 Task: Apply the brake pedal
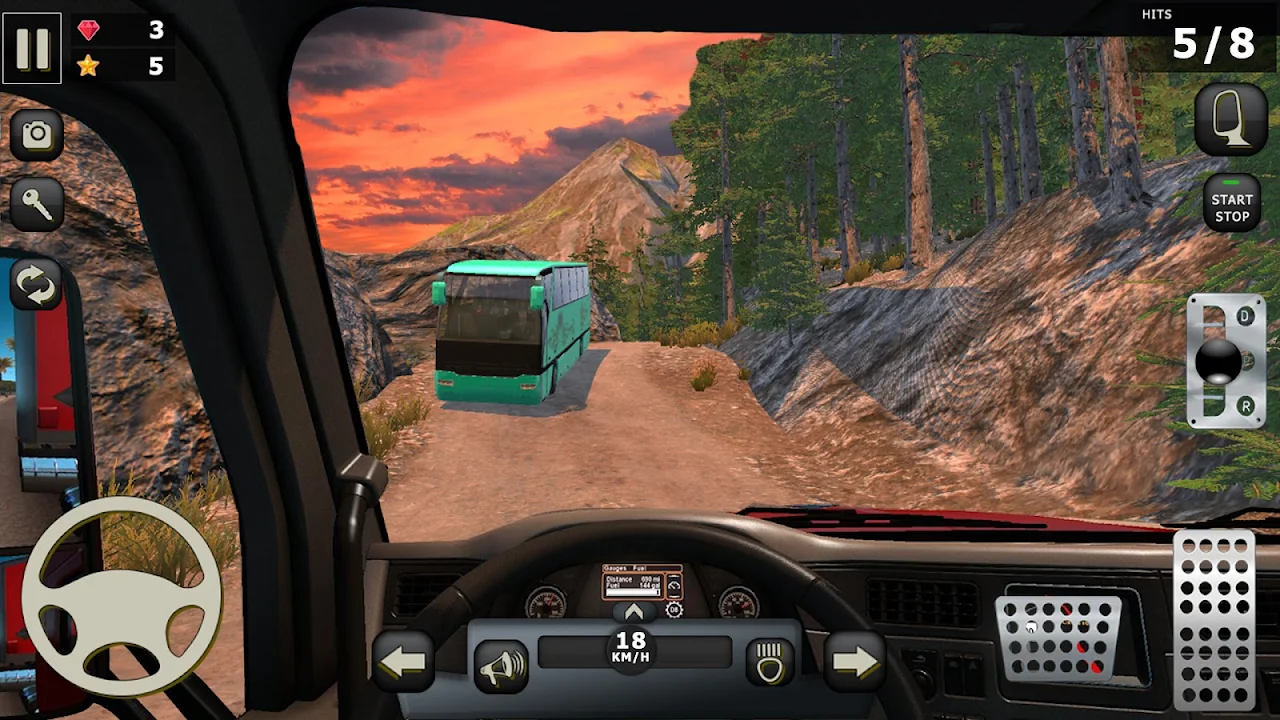pos(1058,638)
